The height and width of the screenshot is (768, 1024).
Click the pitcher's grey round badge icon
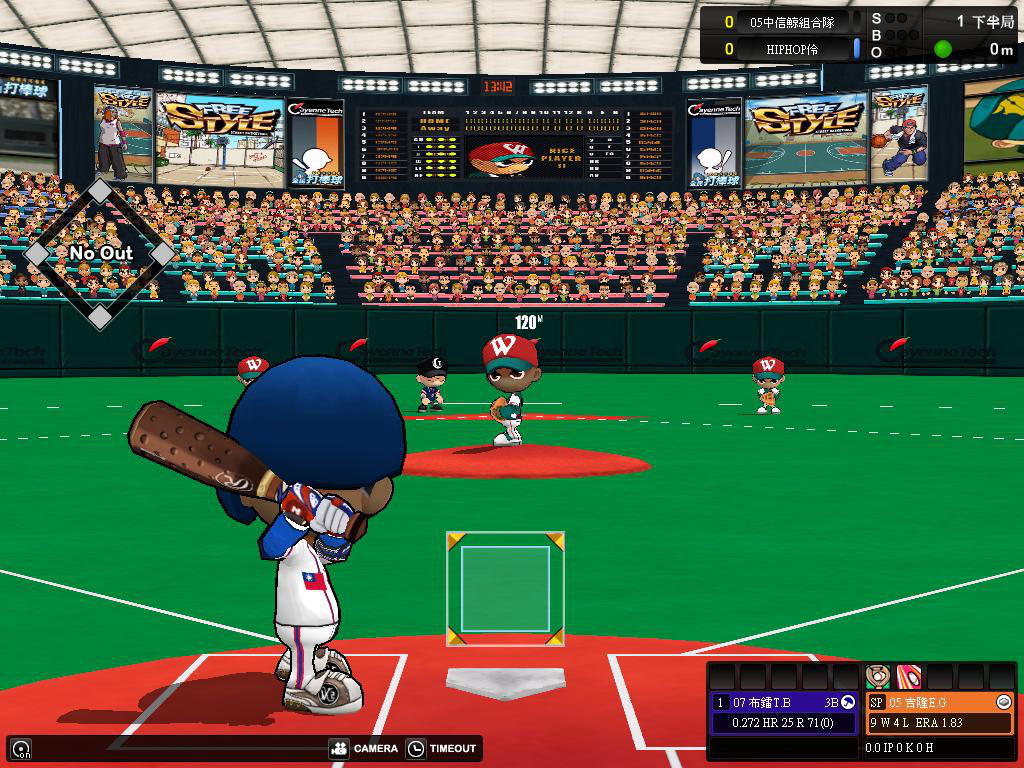coord(1004,702)
